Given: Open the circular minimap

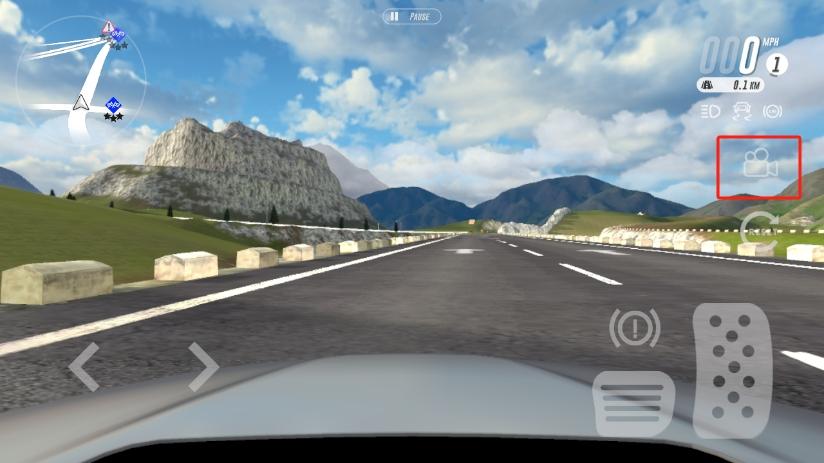Looking at the screenshot, I should (x=81, y=82).
